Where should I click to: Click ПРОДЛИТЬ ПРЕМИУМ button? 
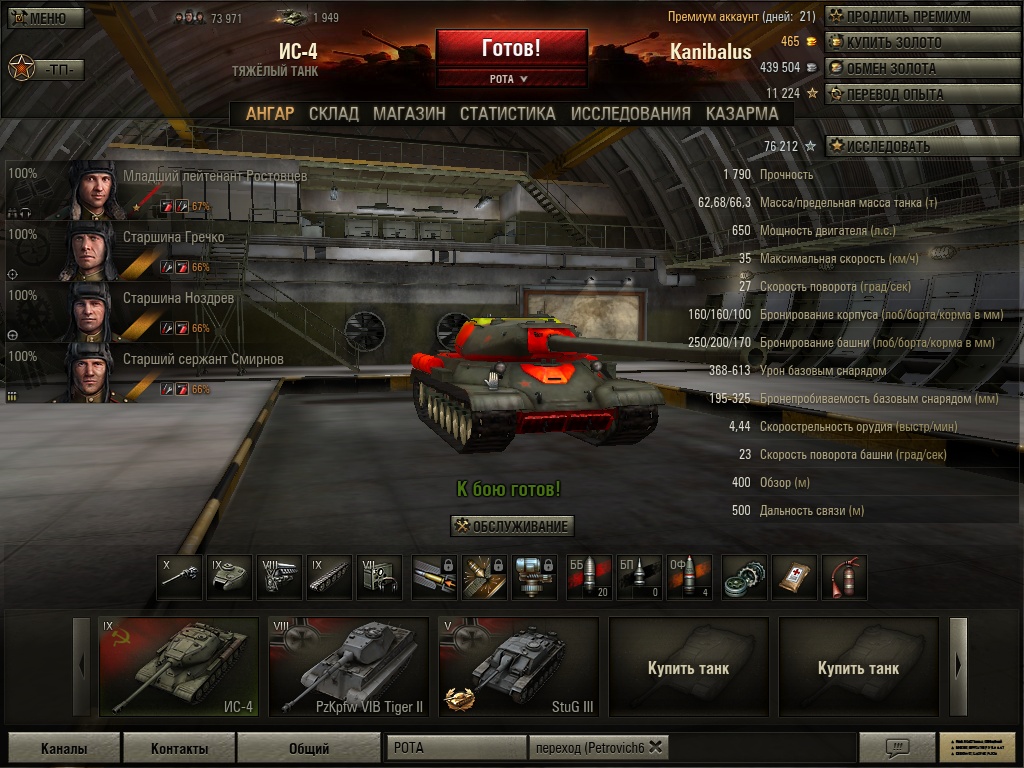pos(922,17)
